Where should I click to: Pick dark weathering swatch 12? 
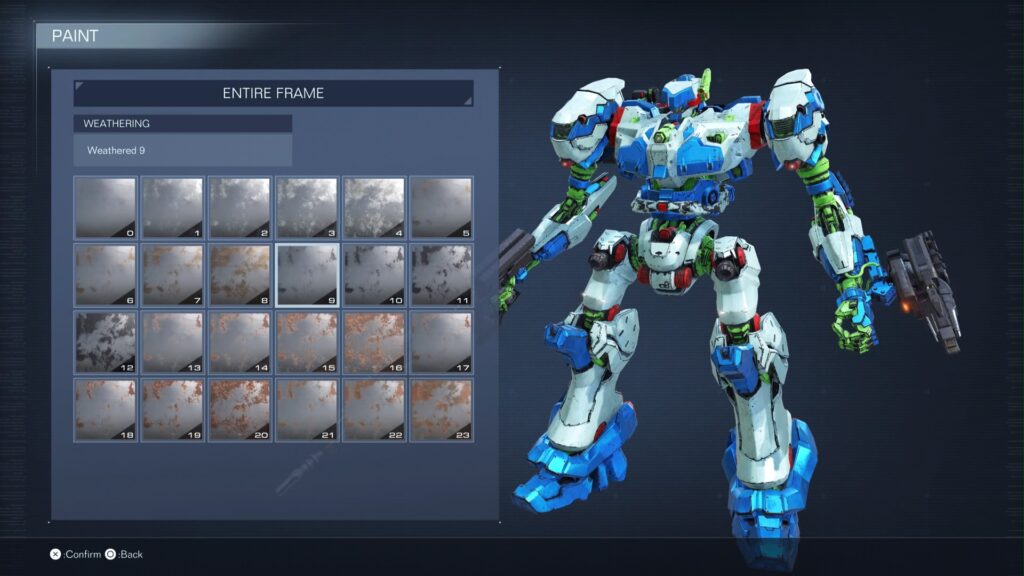[105, 342]
